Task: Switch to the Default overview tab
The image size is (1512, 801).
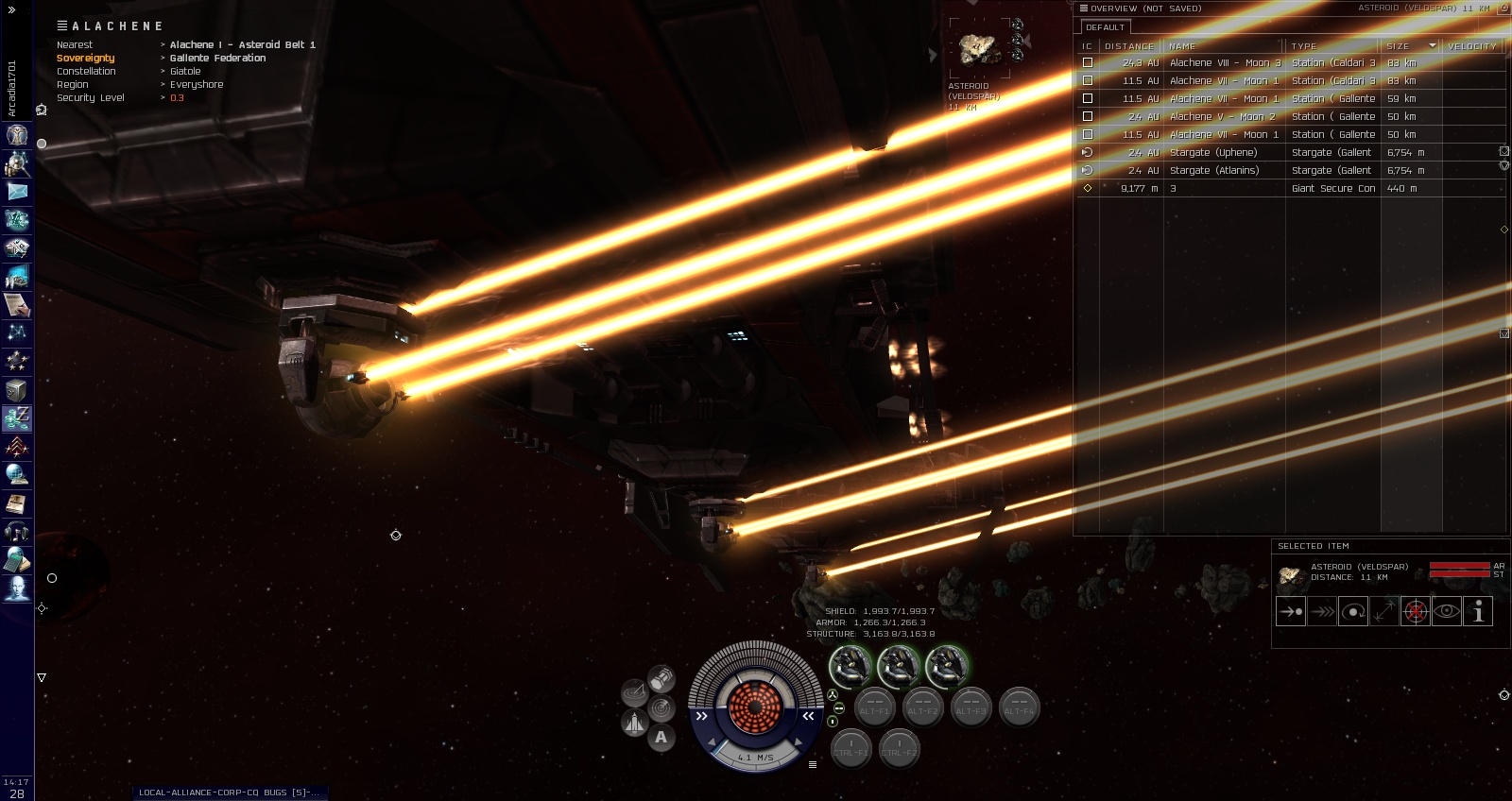Action: tap(1105, 27)
